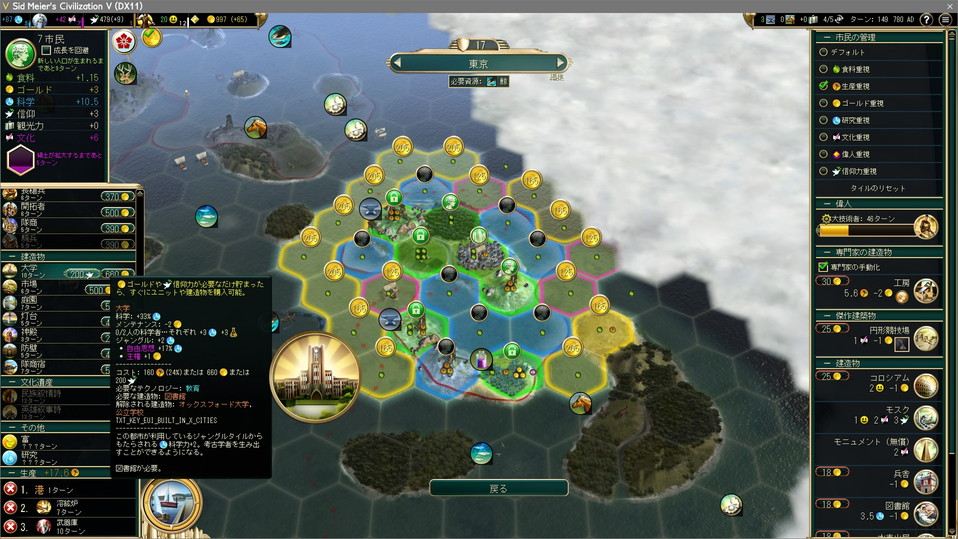
Task: Collapse the 市民の管理 section header
Action: pyautogui.click(x=880, y=36)
